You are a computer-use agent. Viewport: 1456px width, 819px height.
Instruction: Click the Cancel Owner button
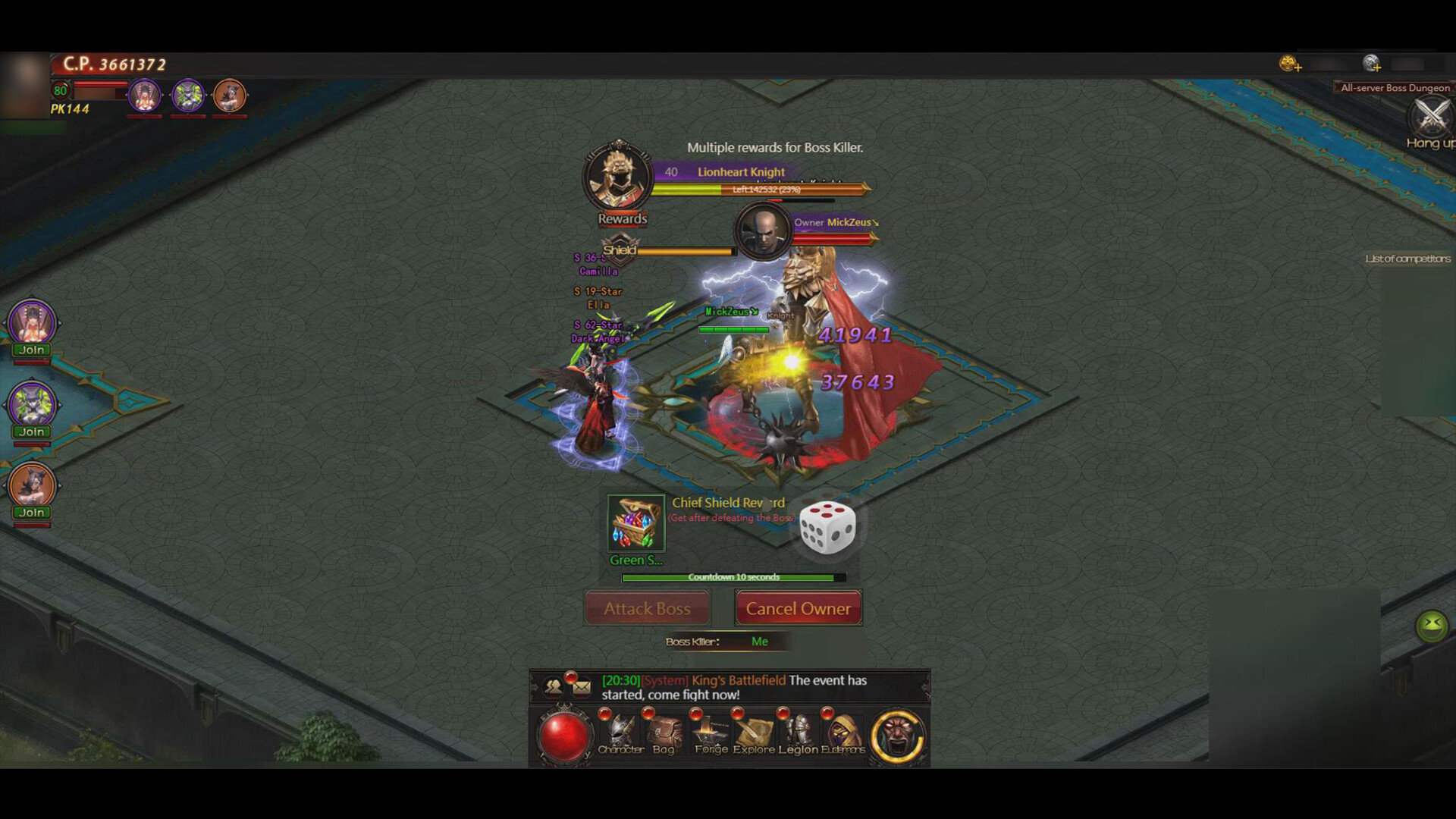[798, 608]
